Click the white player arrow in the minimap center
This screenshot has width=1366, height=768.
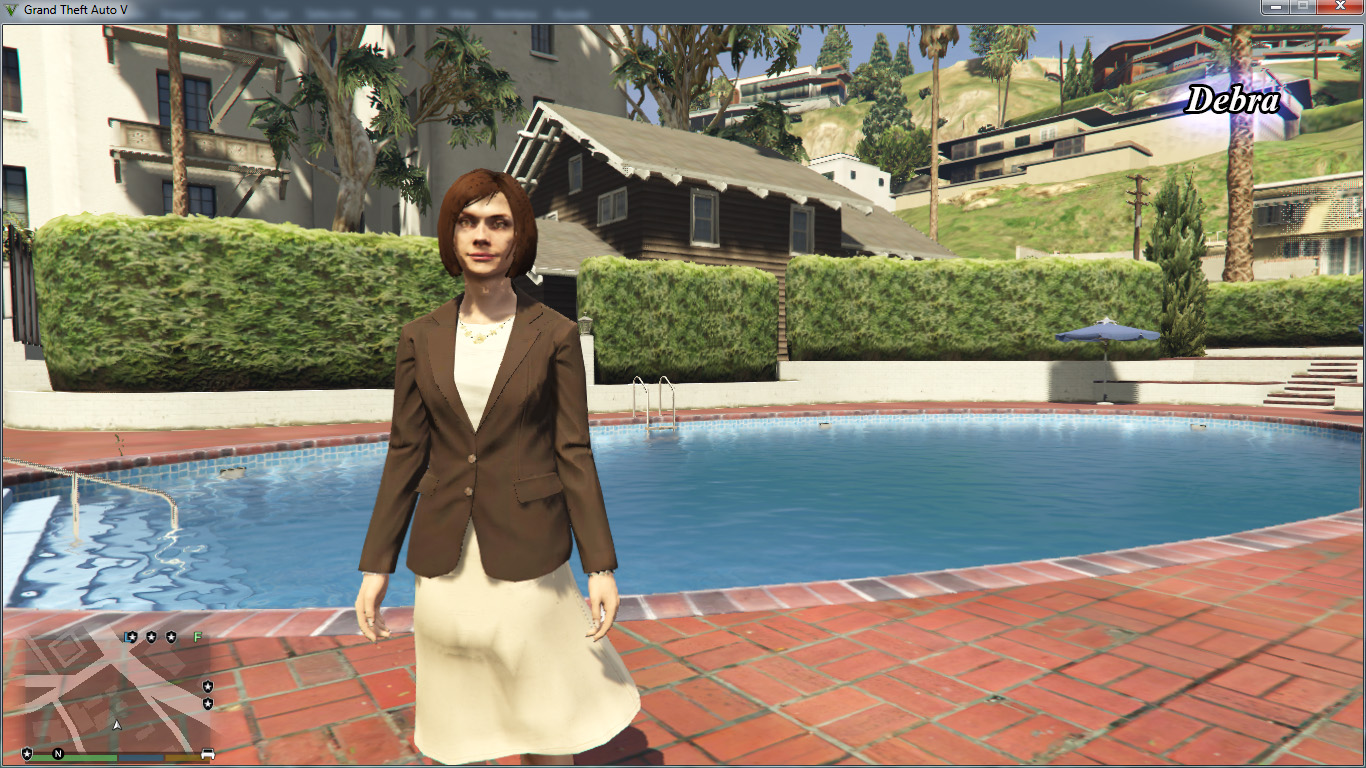[x=117, y=725]
